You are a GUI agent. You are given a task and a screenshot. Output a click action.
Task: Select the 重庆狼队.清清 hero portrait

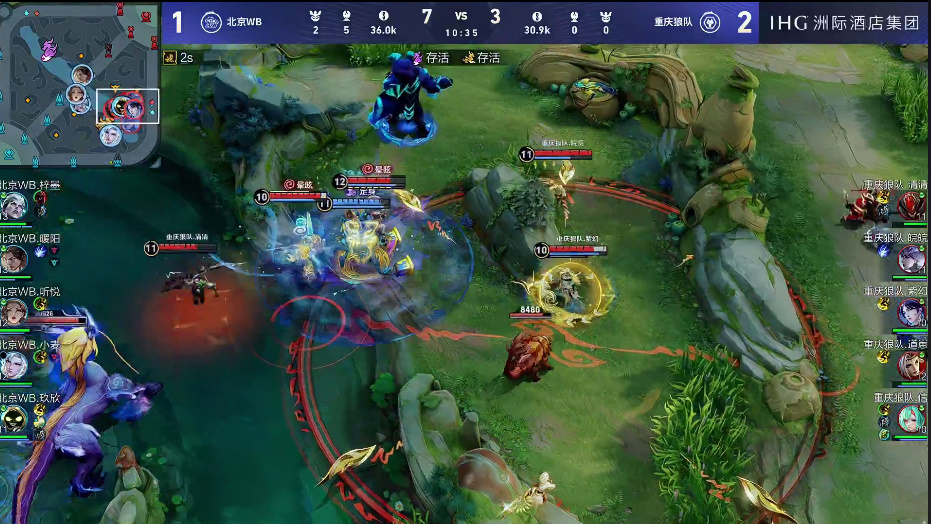coord(910,206)
